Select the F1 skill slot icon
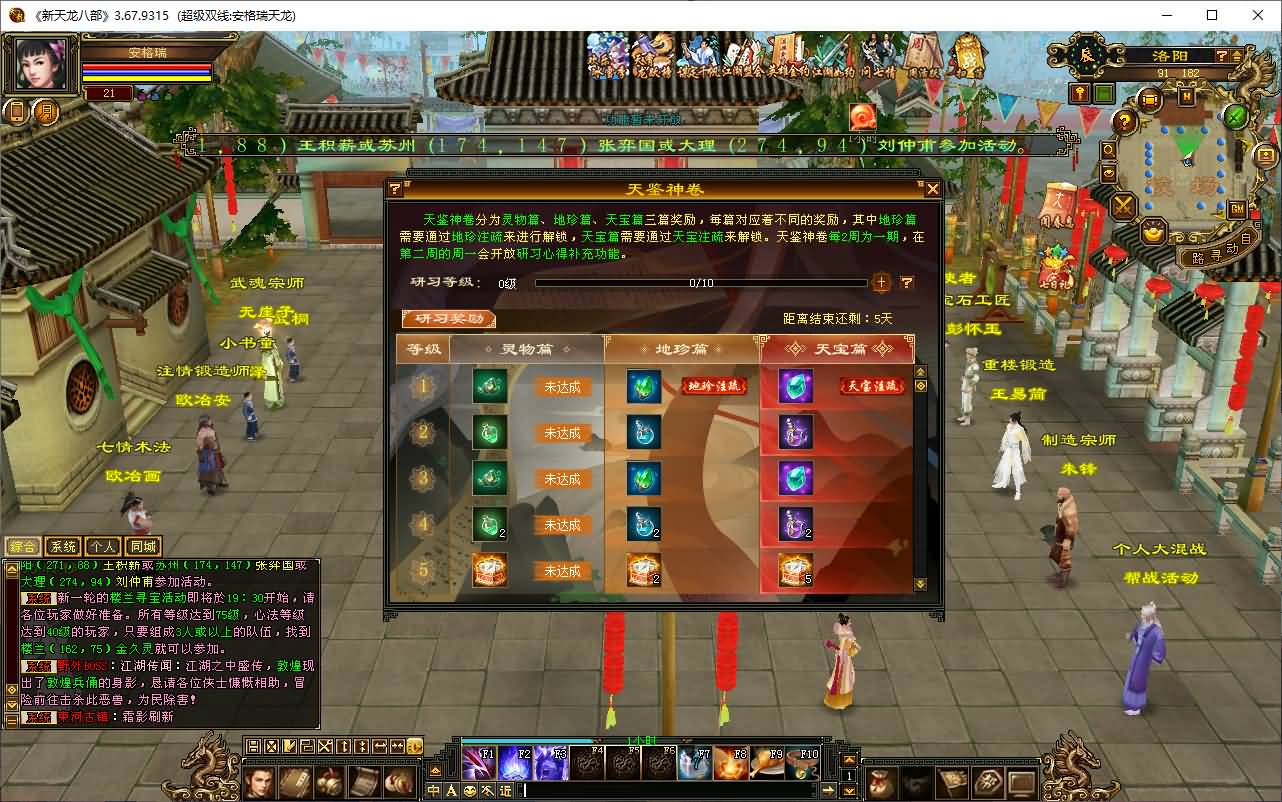Screen dimensions: 1282x802 point(477,762)
